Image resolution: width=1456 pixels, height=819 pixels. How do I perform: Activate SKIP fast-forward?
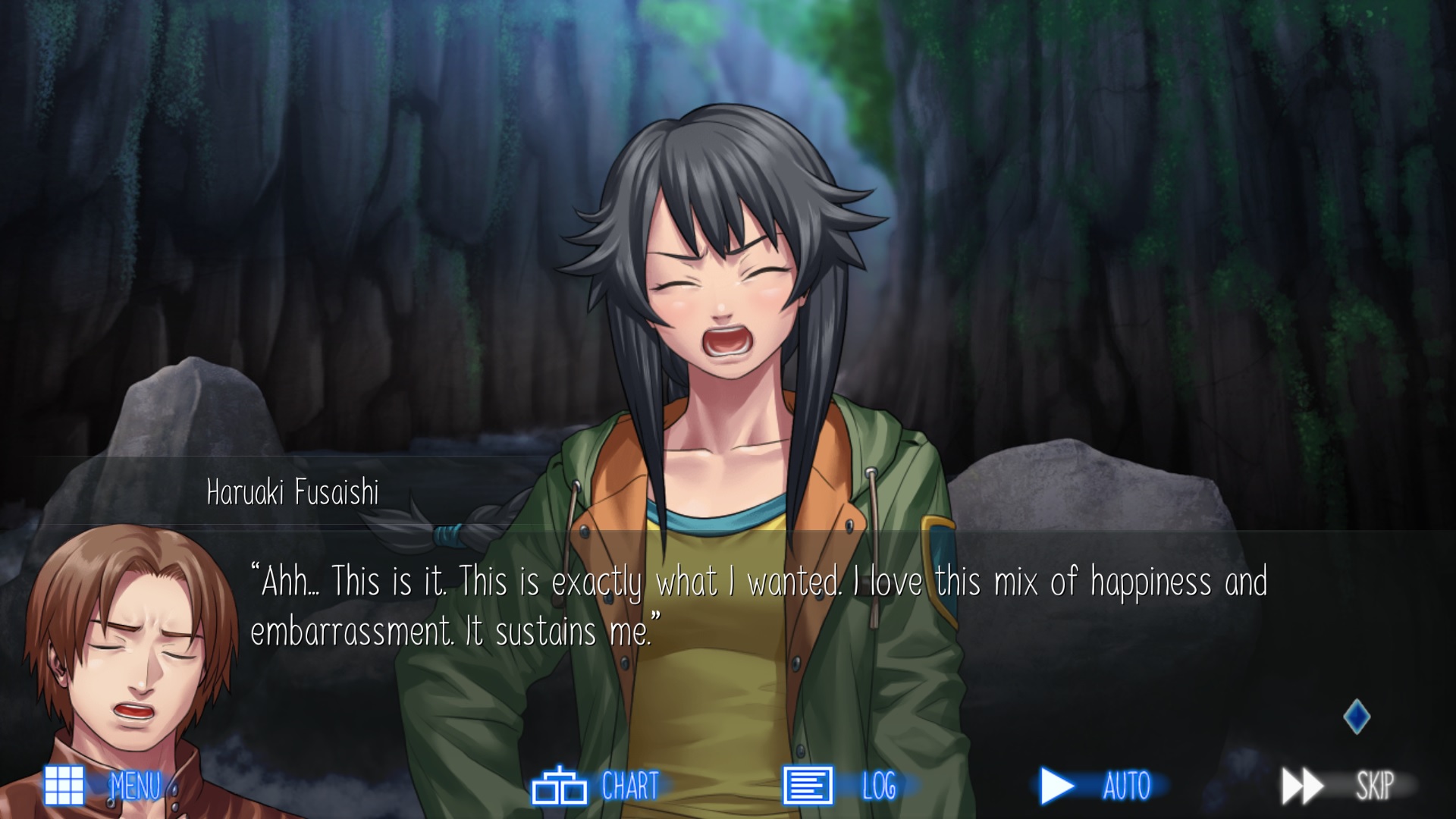tap(1338, 786)
